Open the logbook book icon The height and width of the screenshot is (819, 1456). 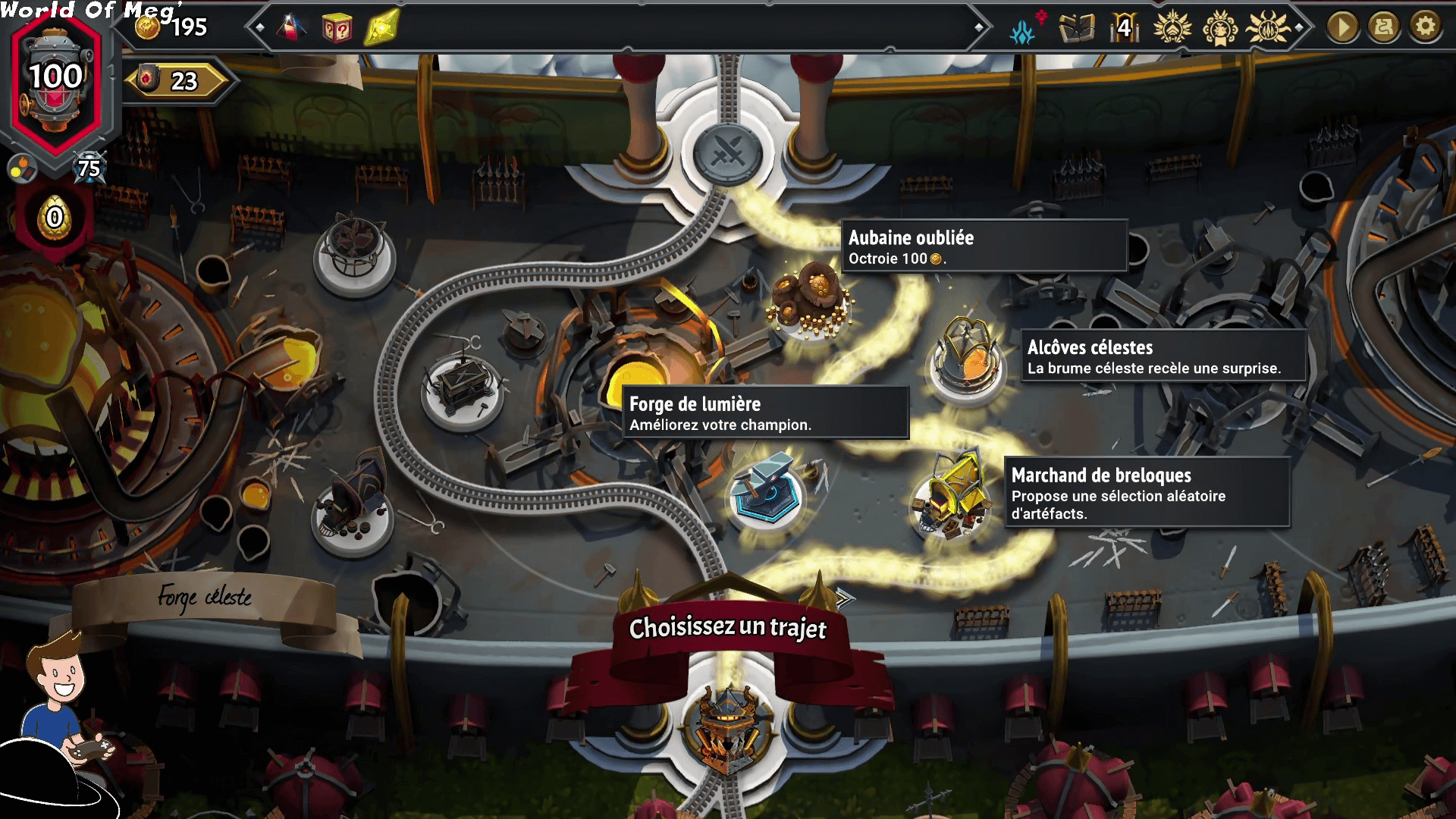pos(1076,29)
